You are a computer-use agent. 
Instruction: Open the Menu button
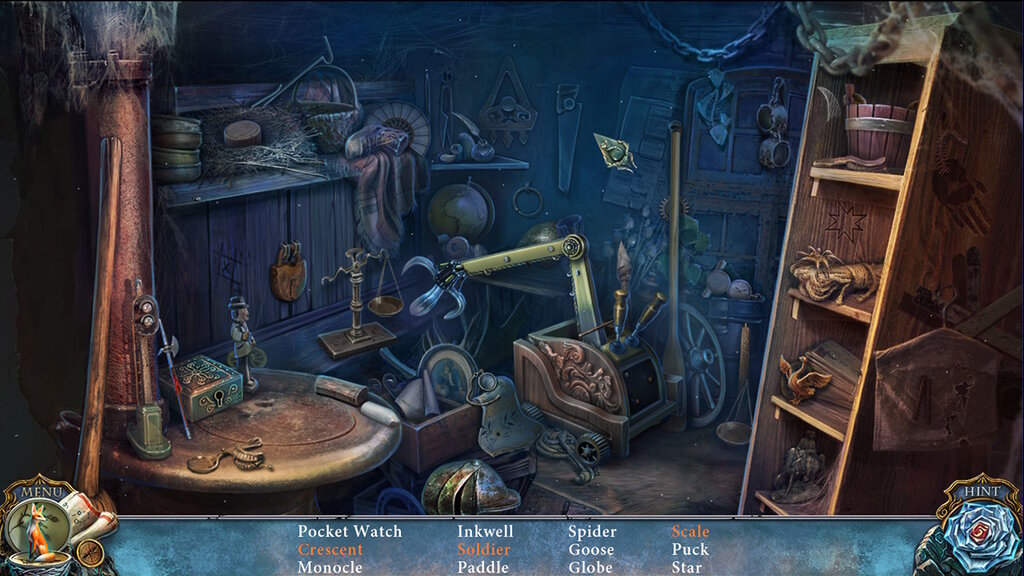click(x=42, y=491)
